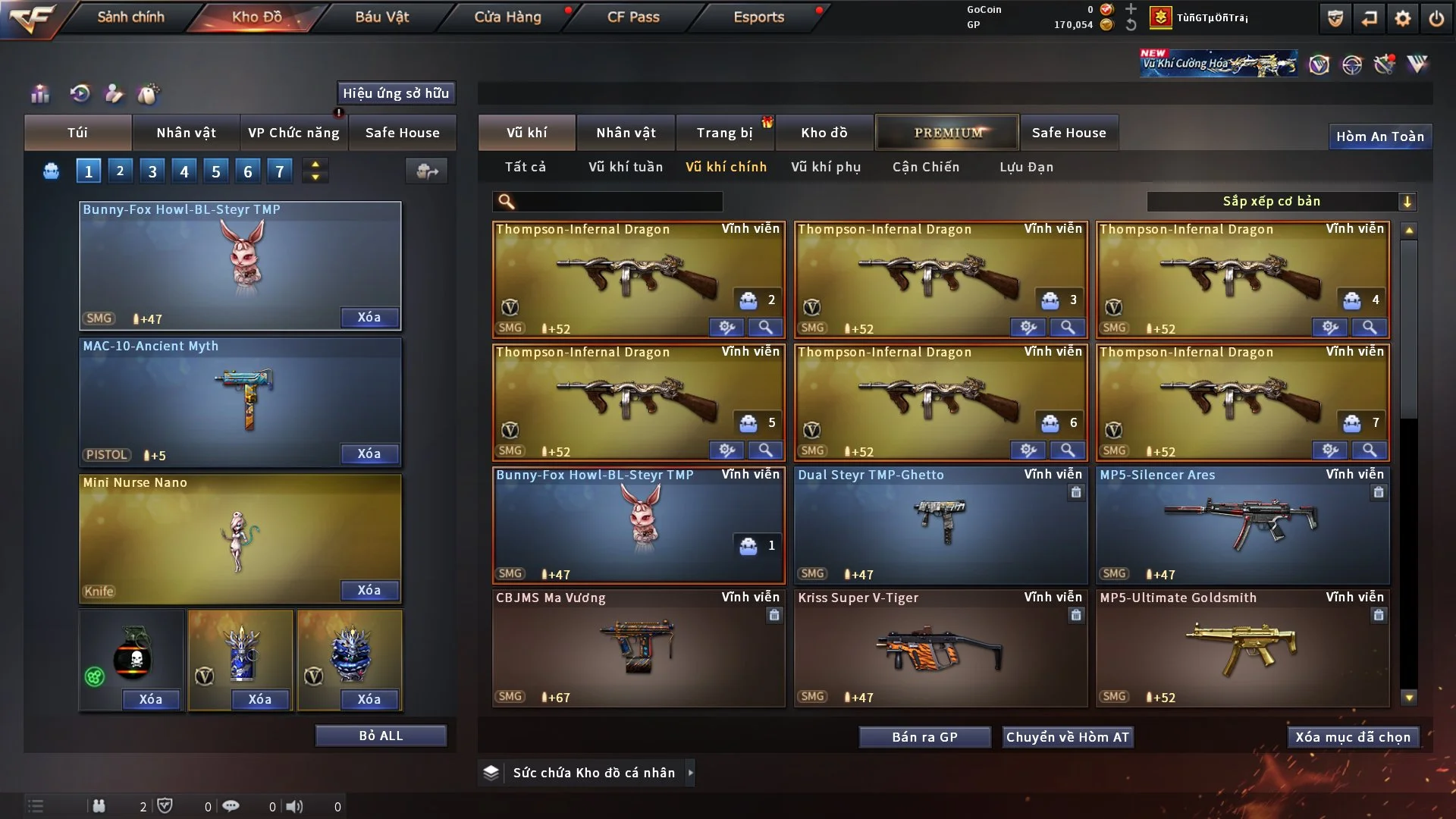
Task: Choose the MP5-Ultimate Goldsmith weapon card
Action: (x=1242, y=648)
